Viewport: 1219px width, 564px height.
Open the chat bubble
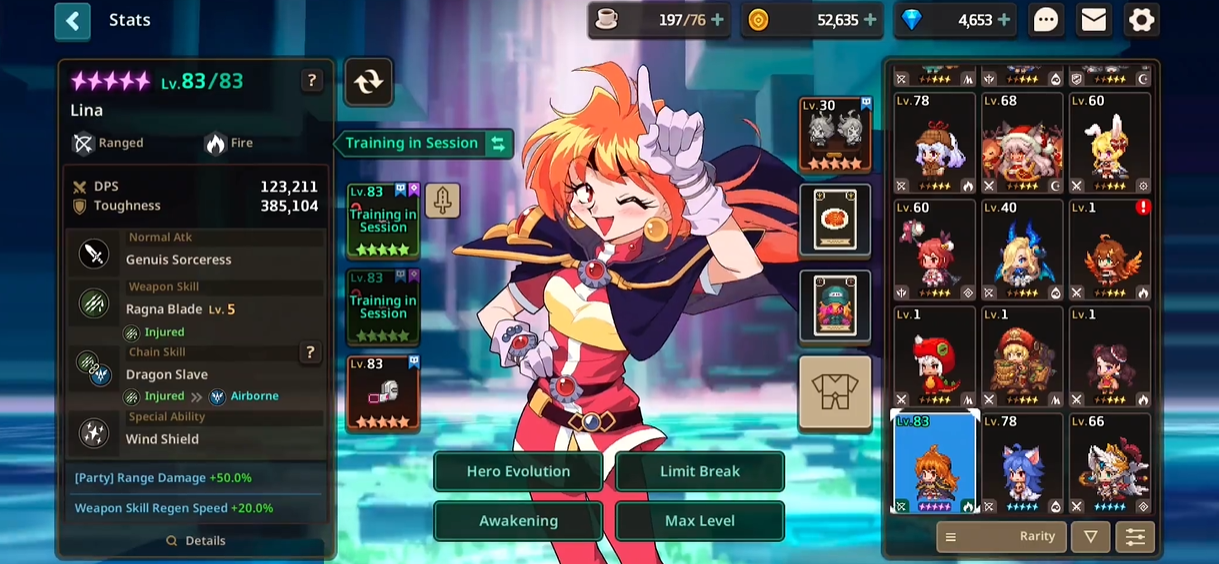pyautogui.click(x=1046, y=20)
